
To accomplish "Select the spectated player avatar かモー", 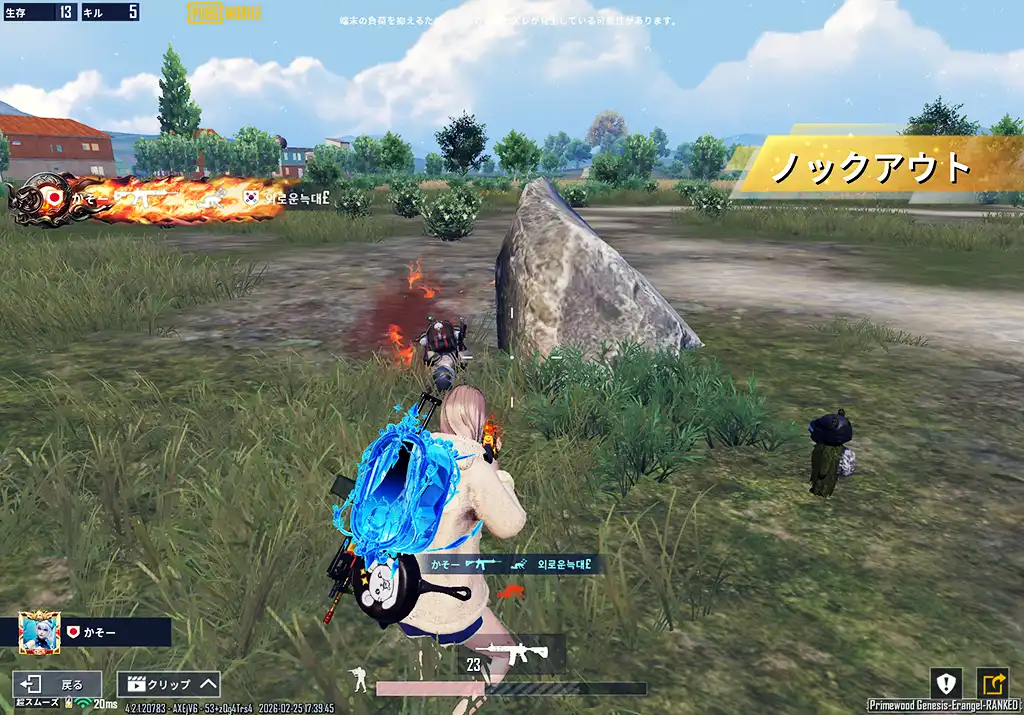I will (40, 632).
